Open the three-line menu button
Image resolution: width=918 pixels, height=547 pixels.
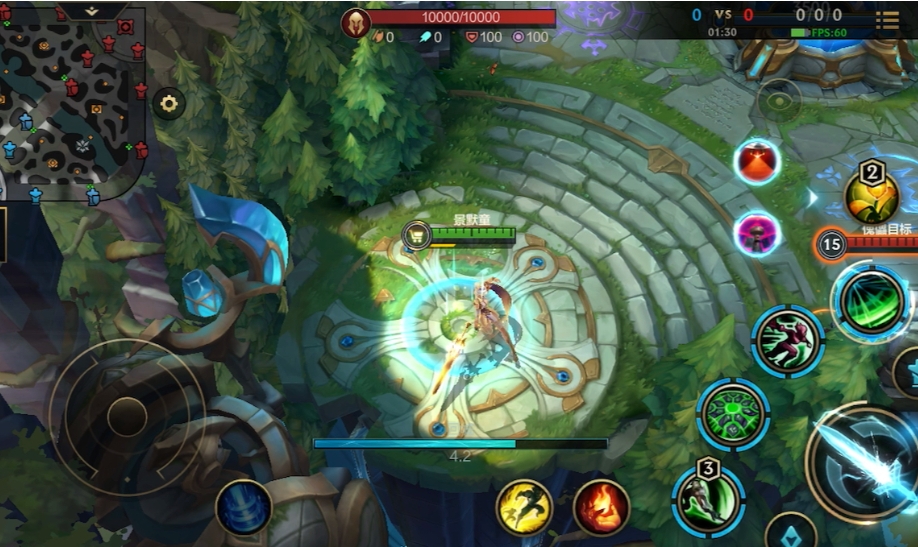(x=887, y=20)
